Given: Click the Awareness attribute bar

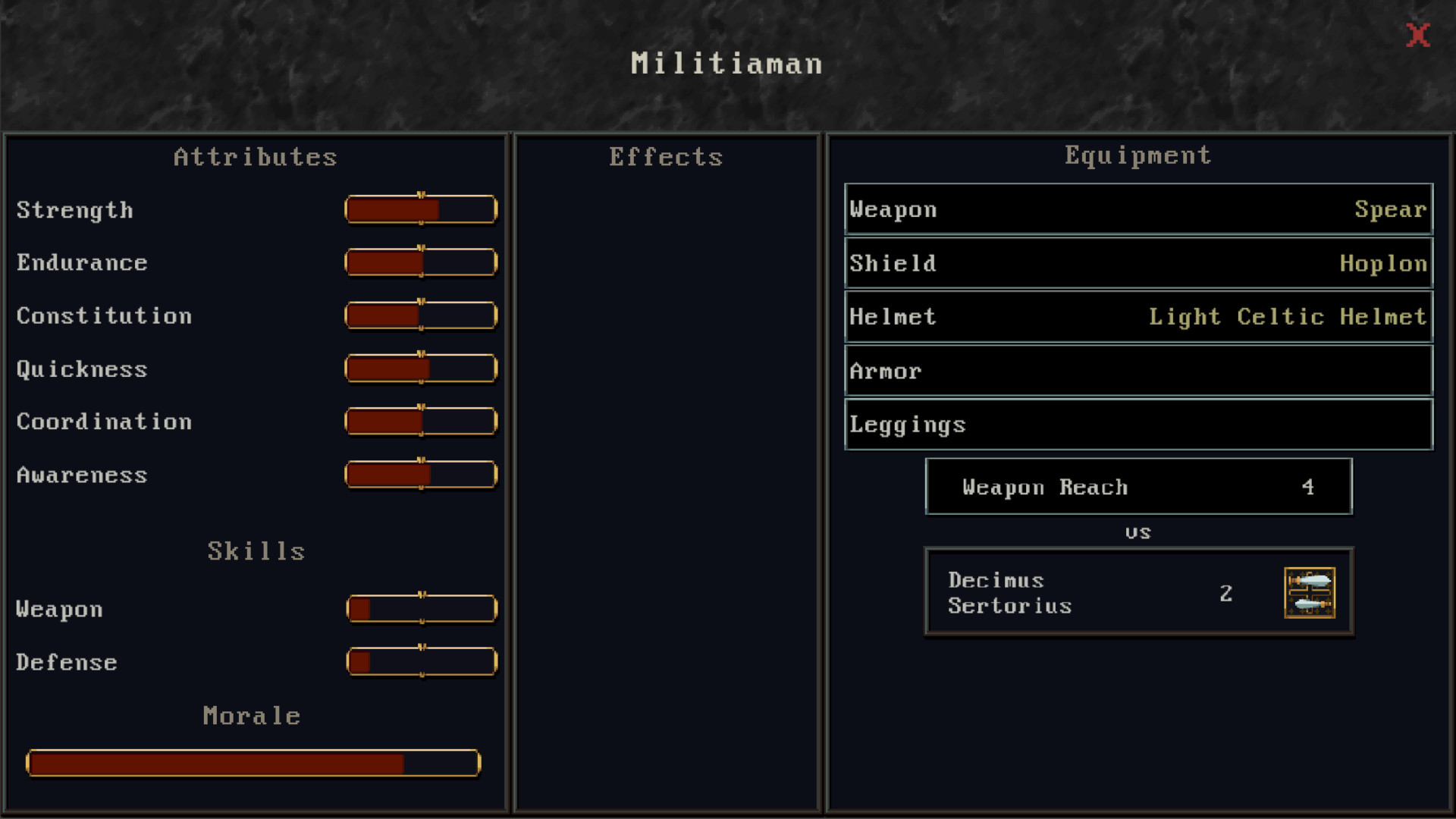Looking at the screenshot, I should [421, 475].
